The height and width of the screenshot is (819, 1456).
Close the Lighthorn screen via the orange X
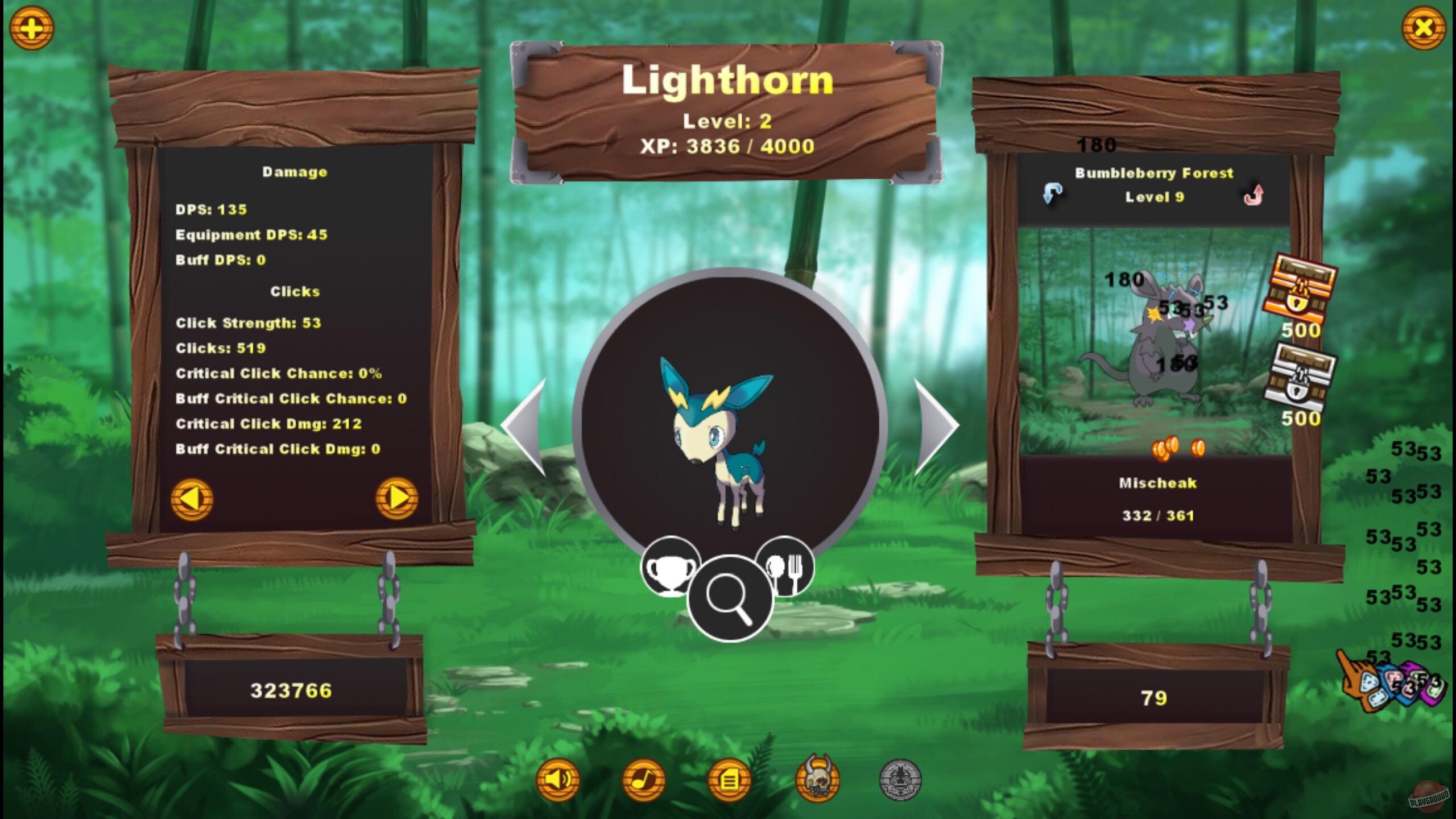pos(1425,27)
